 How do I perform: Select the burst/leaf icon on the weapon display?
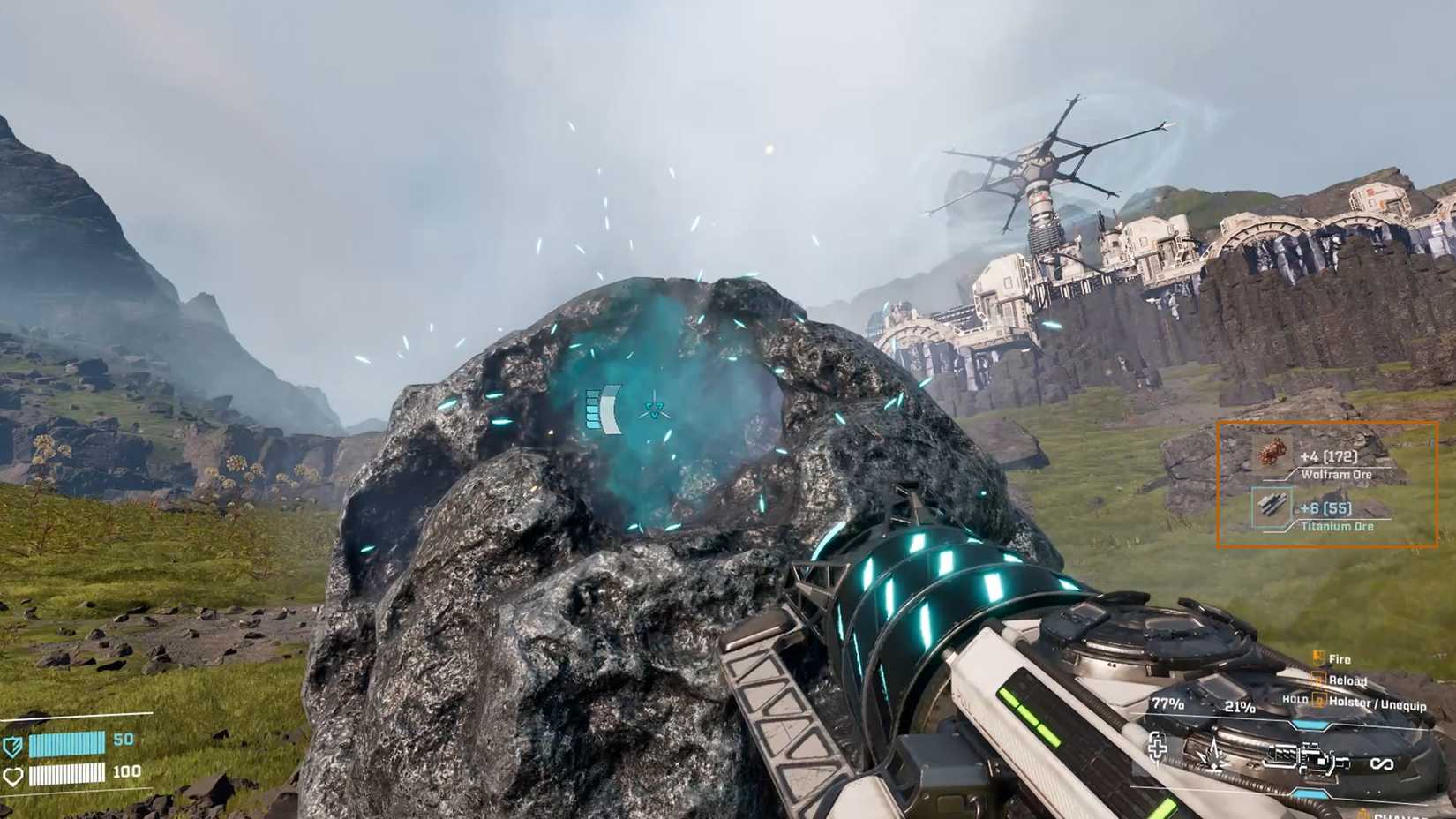click(1214, 758)
